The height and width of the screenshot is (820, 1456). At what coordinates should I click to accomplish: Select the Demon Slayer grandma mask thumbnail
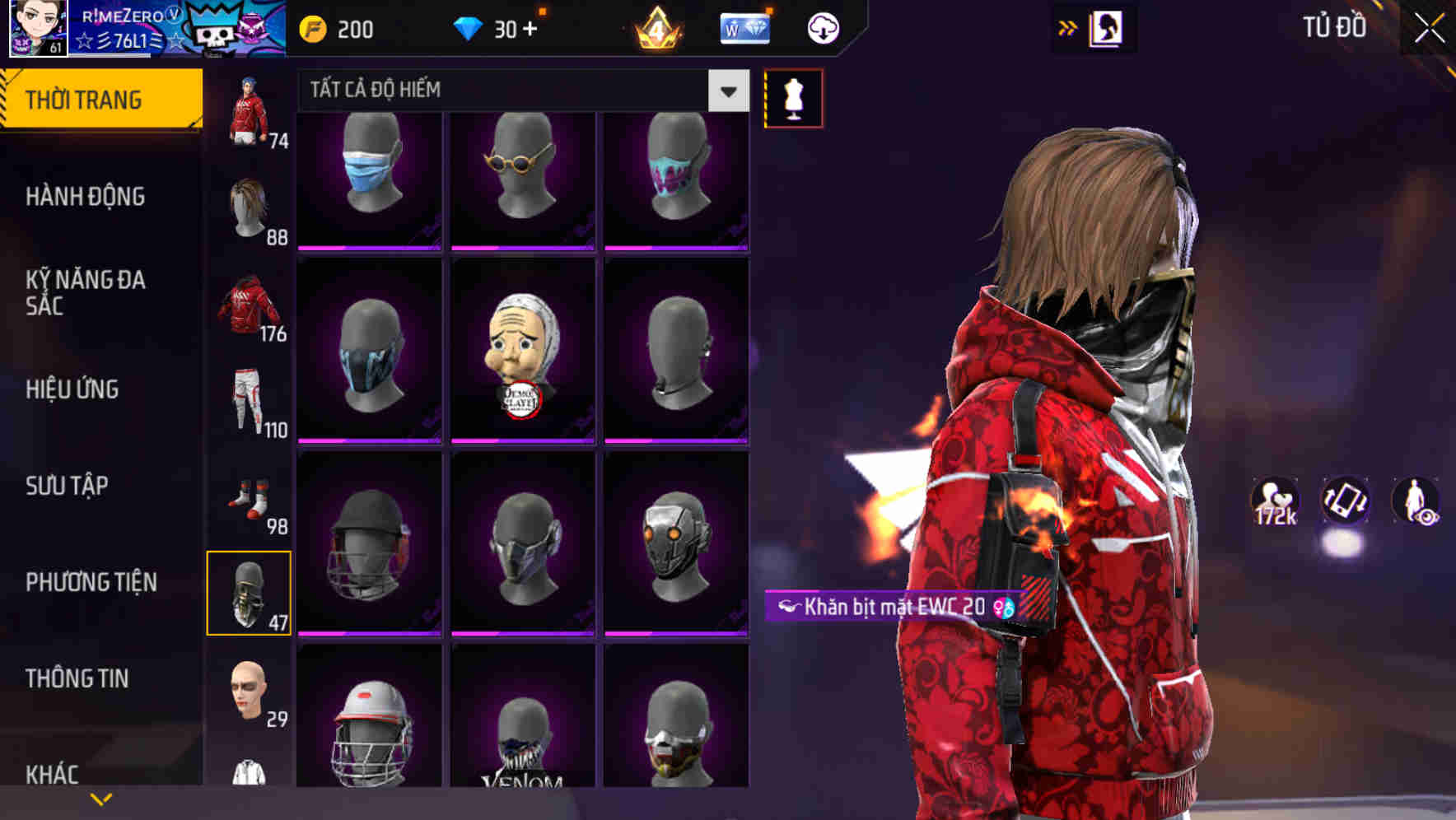(522, 354)
